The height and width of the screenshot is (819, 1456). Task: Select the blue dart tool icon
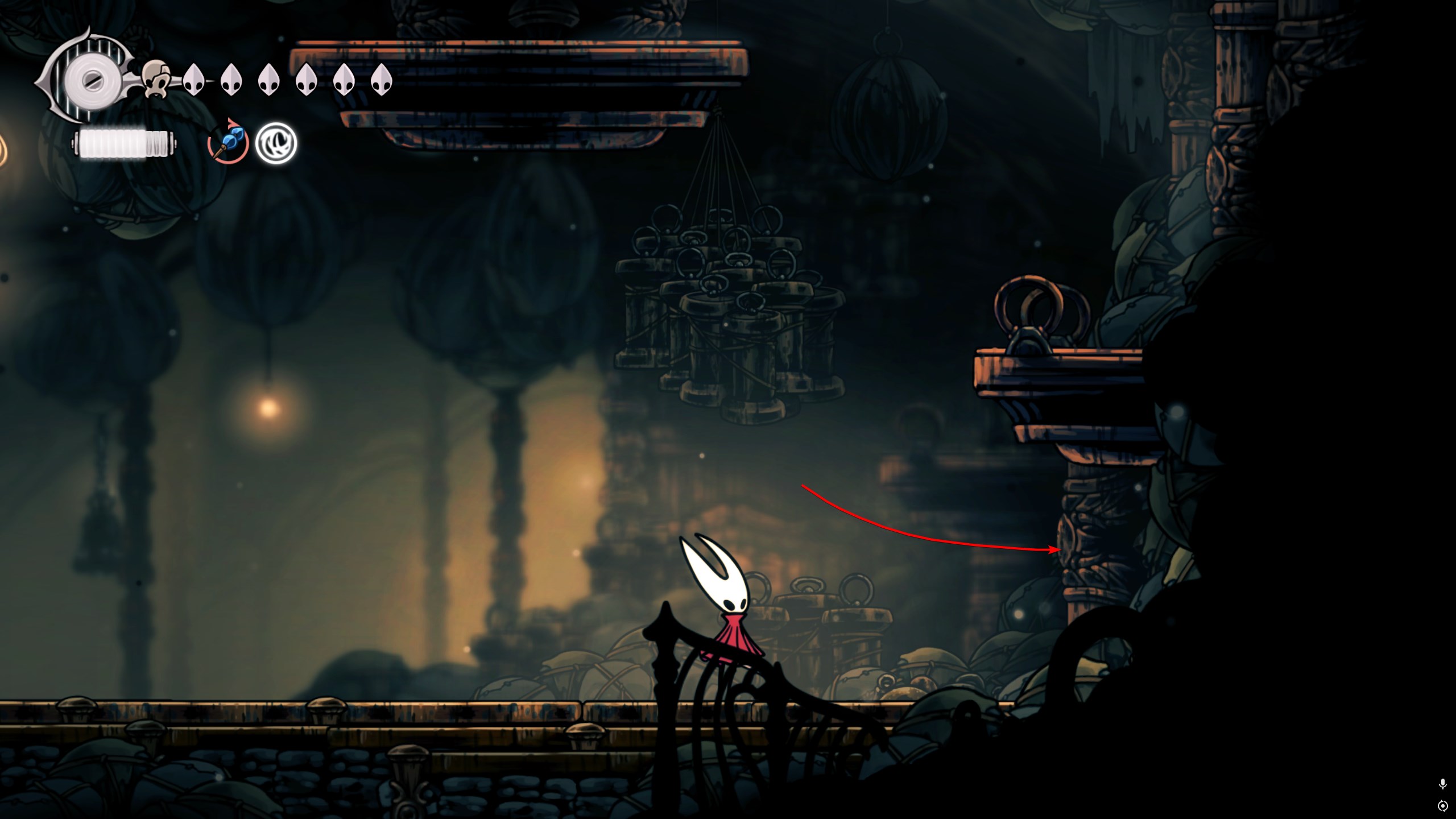click(228, 143)
